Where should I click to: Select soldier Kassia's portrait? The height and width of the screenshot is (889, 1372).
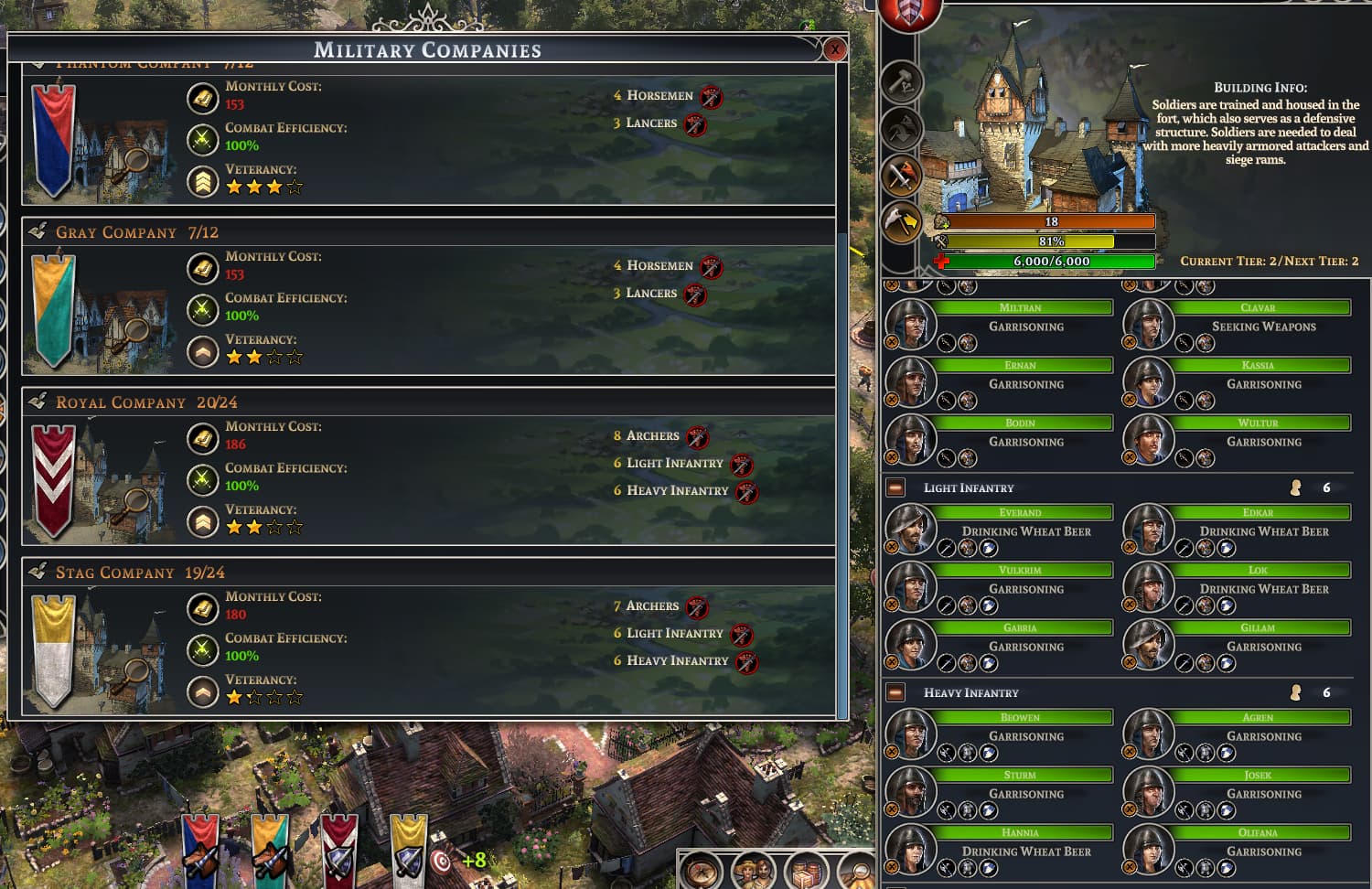[x=1149, y=381]
